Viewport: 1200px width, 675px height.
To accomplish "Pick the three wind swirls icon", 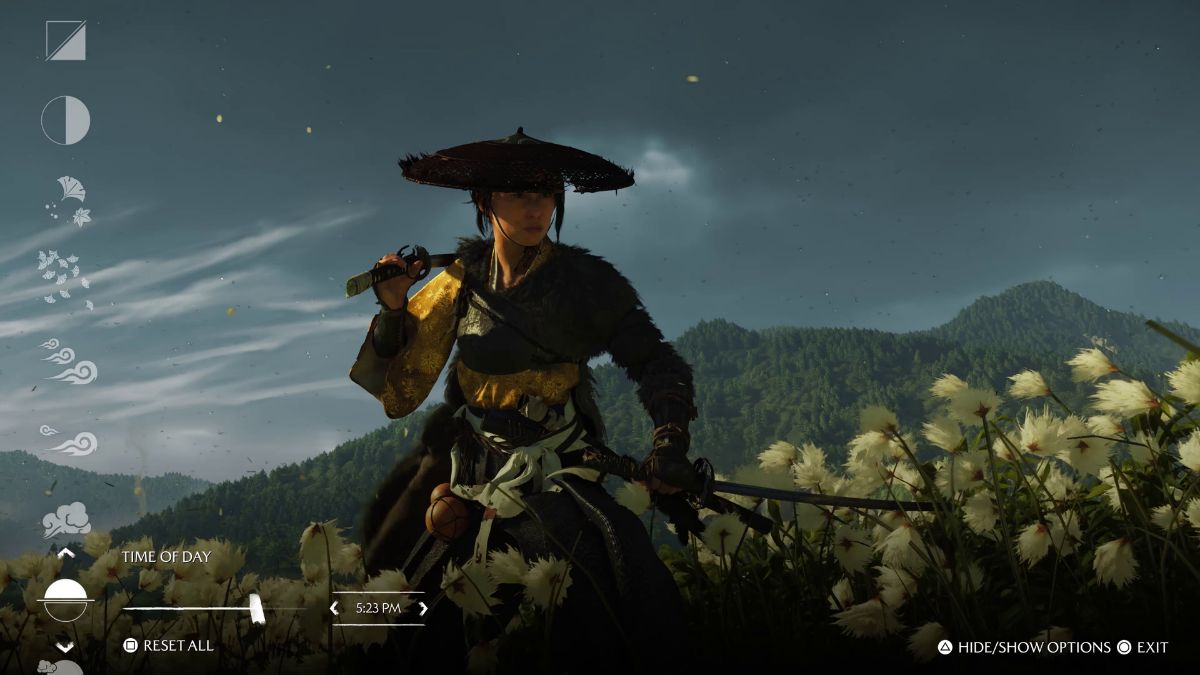I will [70, 362].
